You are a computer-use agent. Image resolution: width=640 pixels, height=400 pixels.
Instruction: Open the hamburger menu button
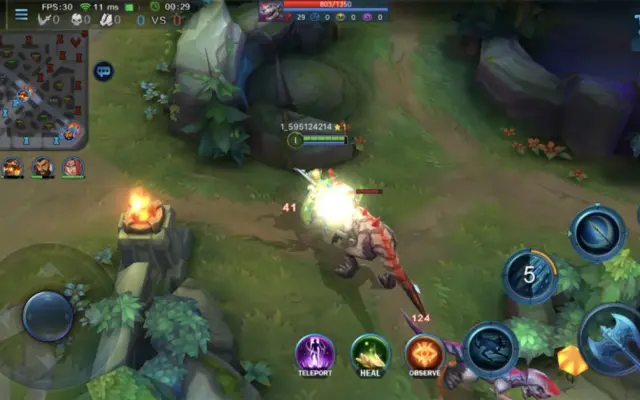click(x=20, y=14)
